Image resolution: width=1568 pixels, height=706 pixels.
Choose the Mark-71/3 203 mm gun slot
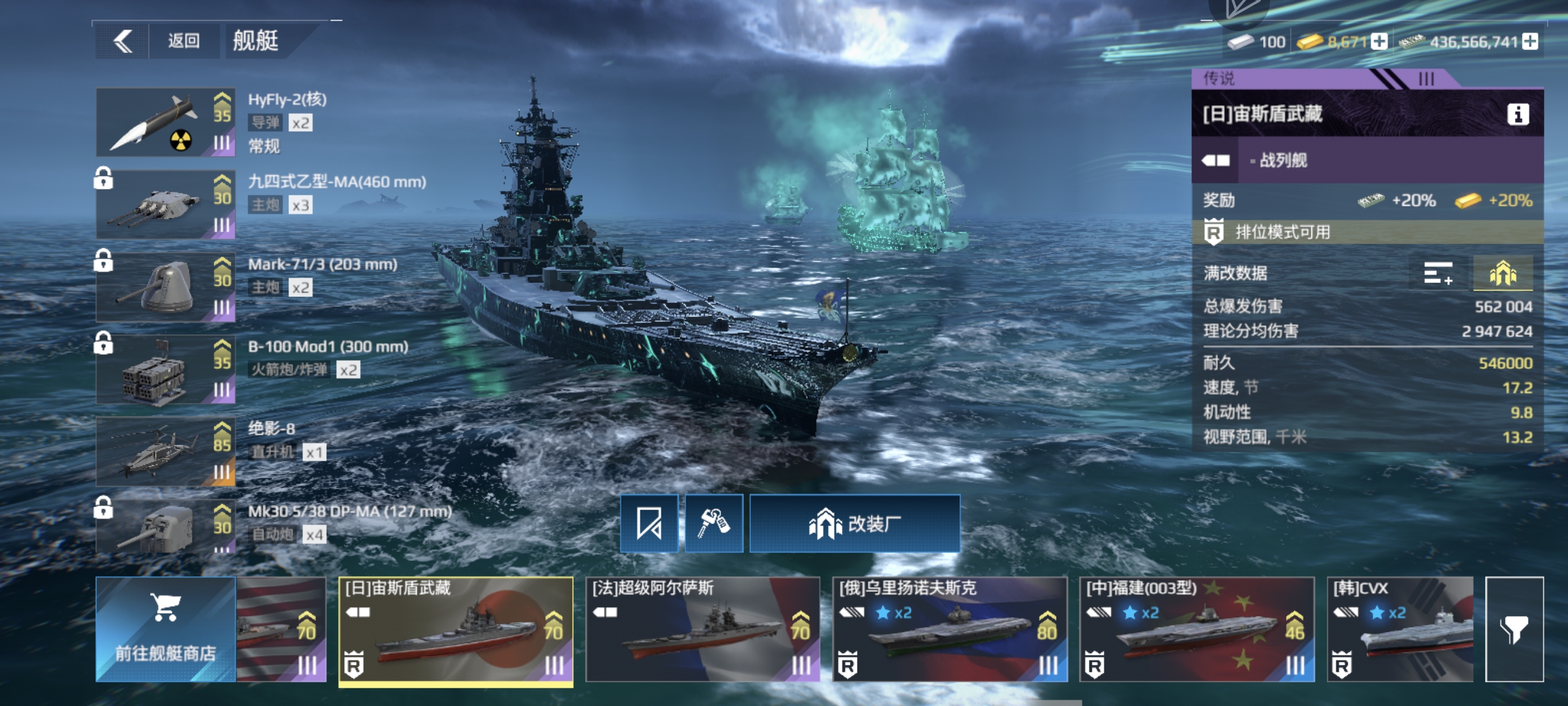pos(165,287)
